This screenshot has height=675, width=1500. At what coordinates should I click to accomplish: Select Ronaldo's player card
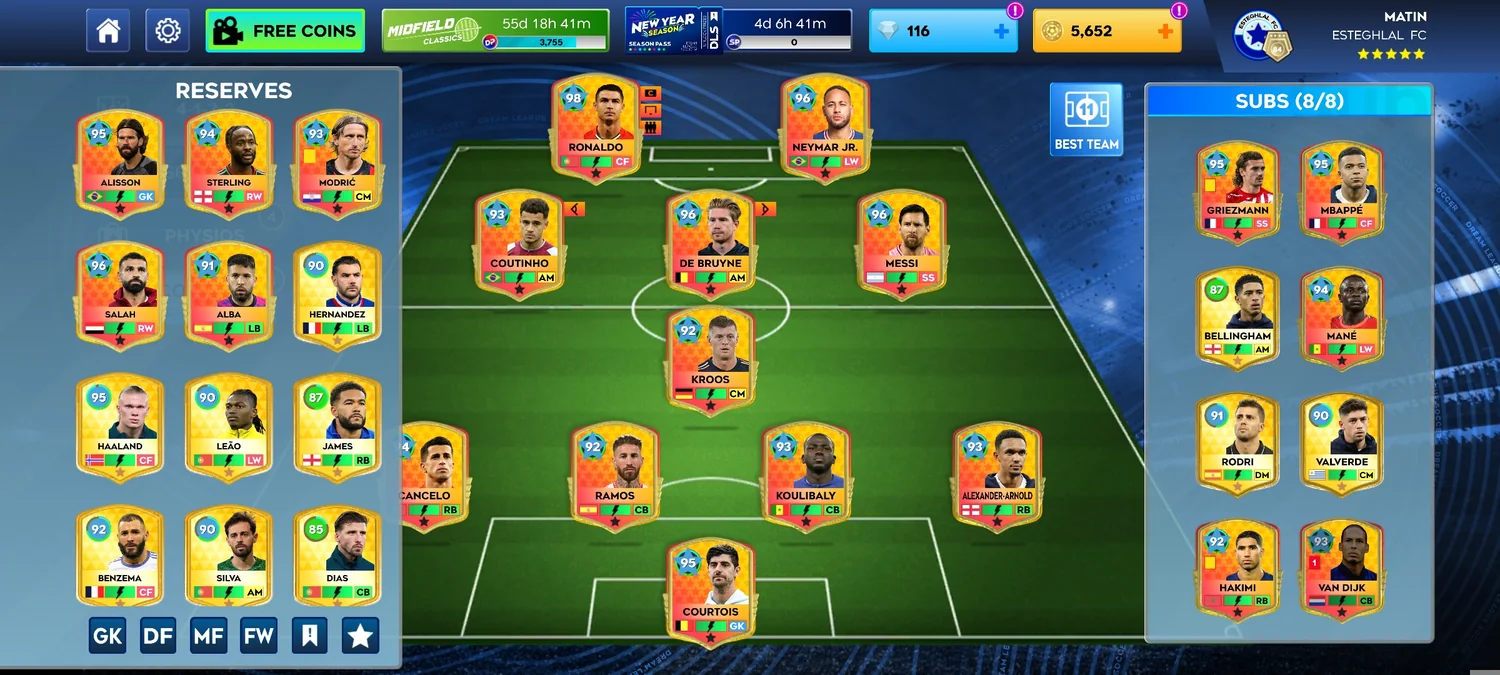pos(595,127)
